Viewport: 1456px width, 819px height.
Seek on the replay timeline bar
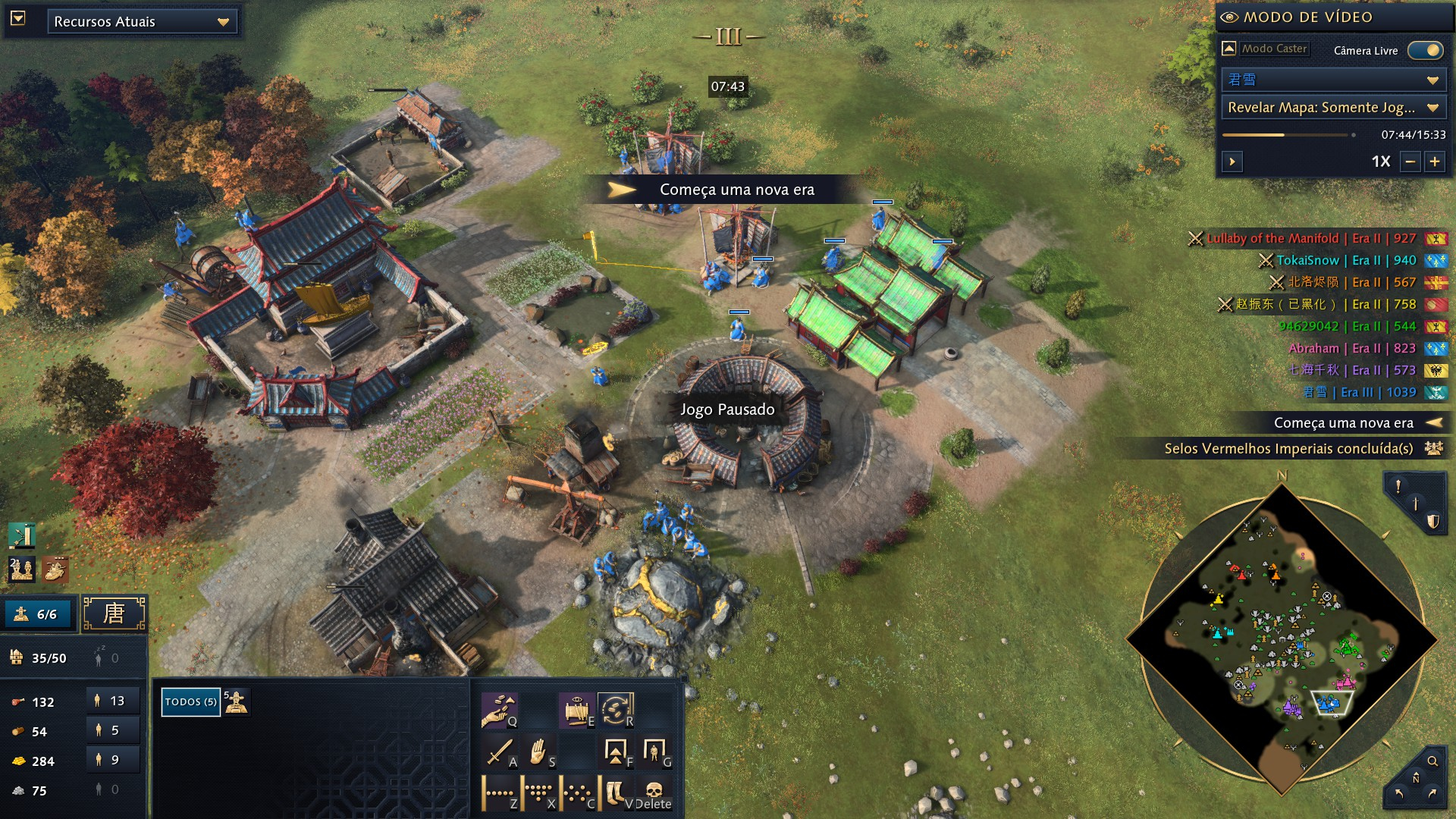tap(1288, 135)
